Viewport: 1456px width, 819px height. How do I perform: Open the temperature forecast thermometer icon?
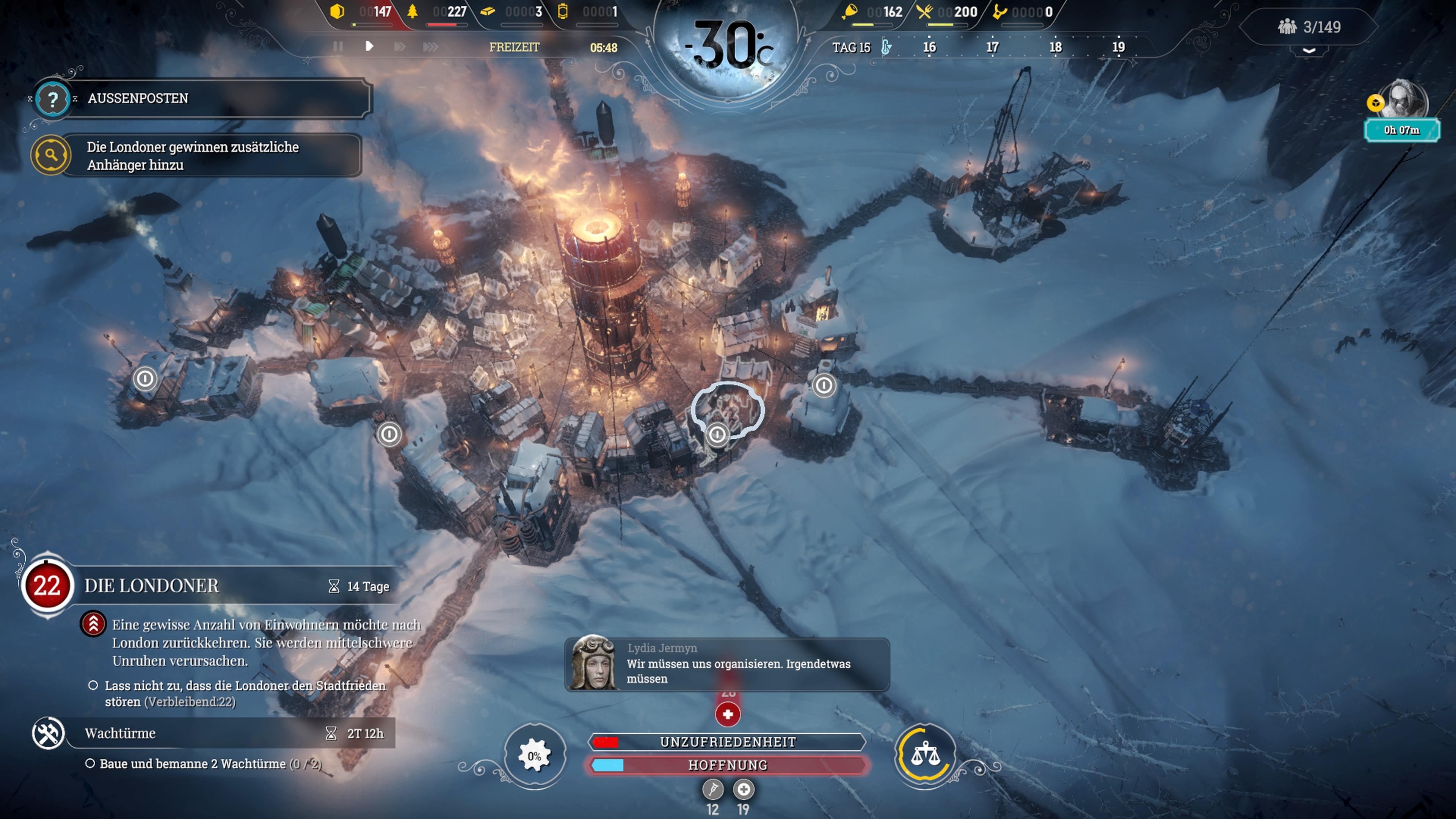pos(886,47)
